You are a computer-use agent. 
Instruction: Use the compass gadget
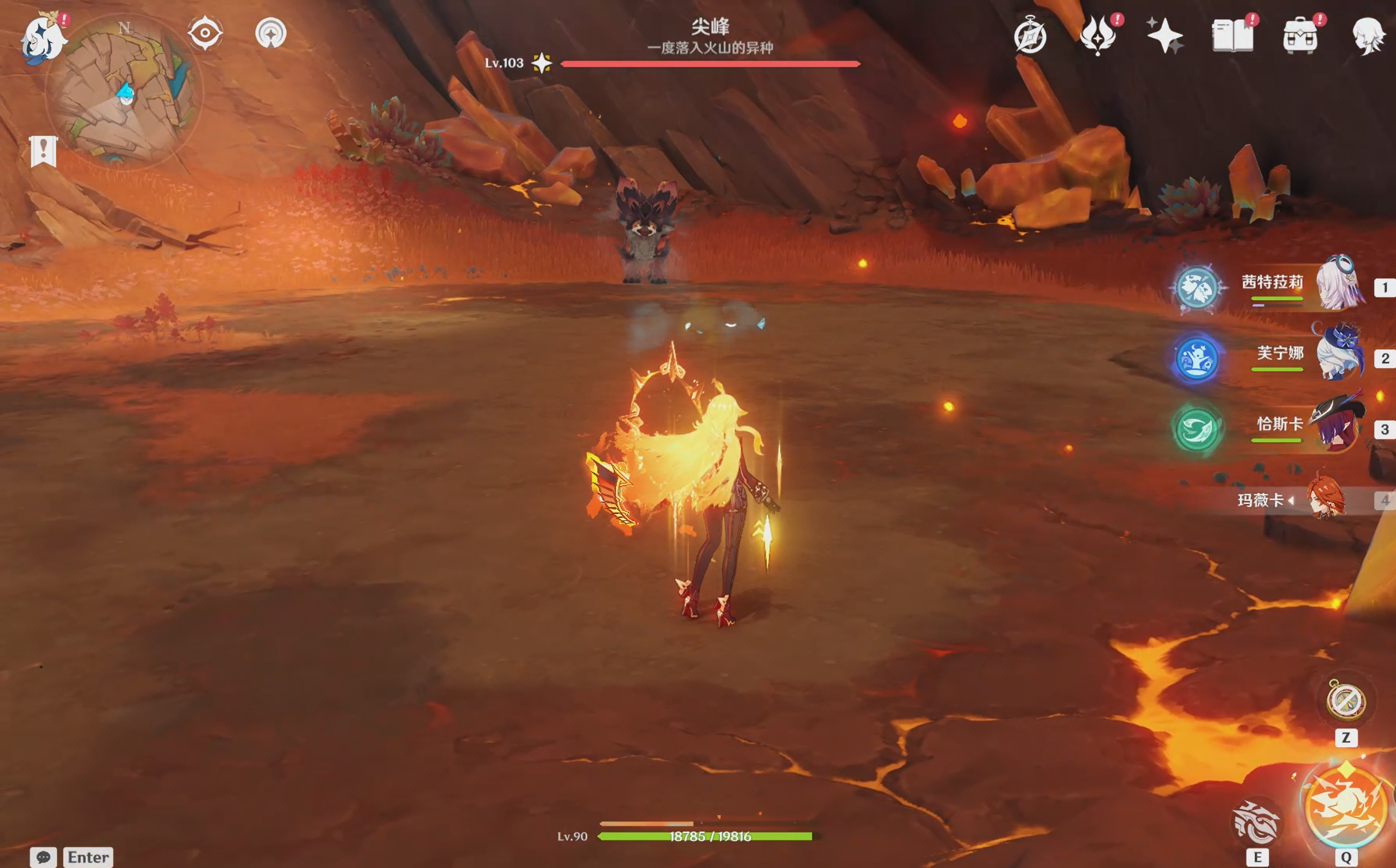pyautogui.click(x=1346, y=701)
